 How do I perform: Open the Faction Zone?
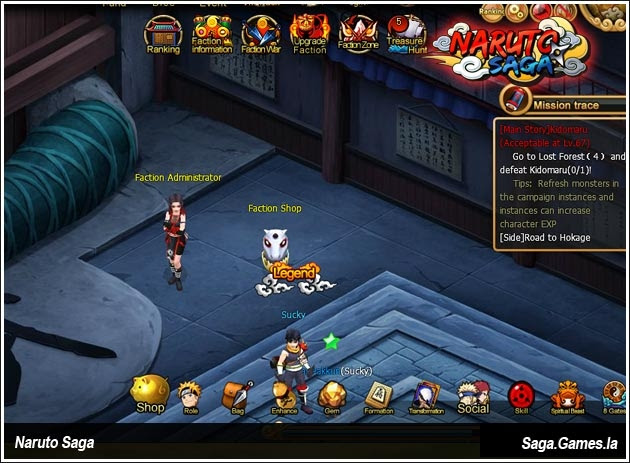357,31
